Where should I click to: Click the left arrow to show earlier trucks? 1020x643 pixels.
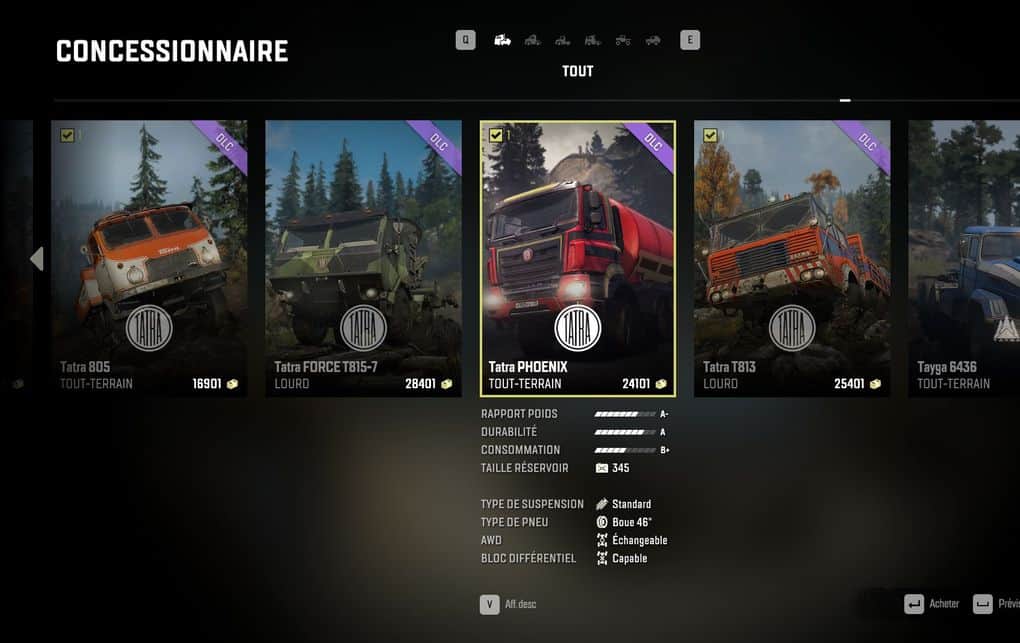point(37,259)
